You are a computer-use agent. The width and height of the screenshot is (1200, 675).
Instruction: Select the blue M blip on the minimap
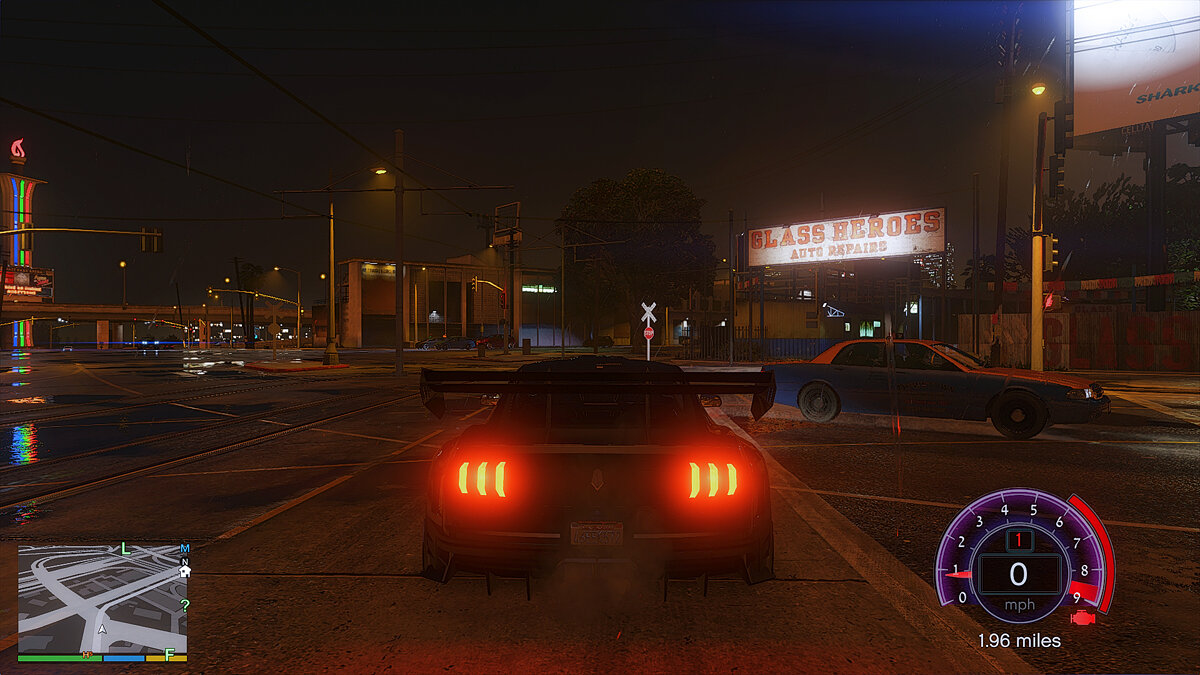pyautogui.click(x=185, y=549)
